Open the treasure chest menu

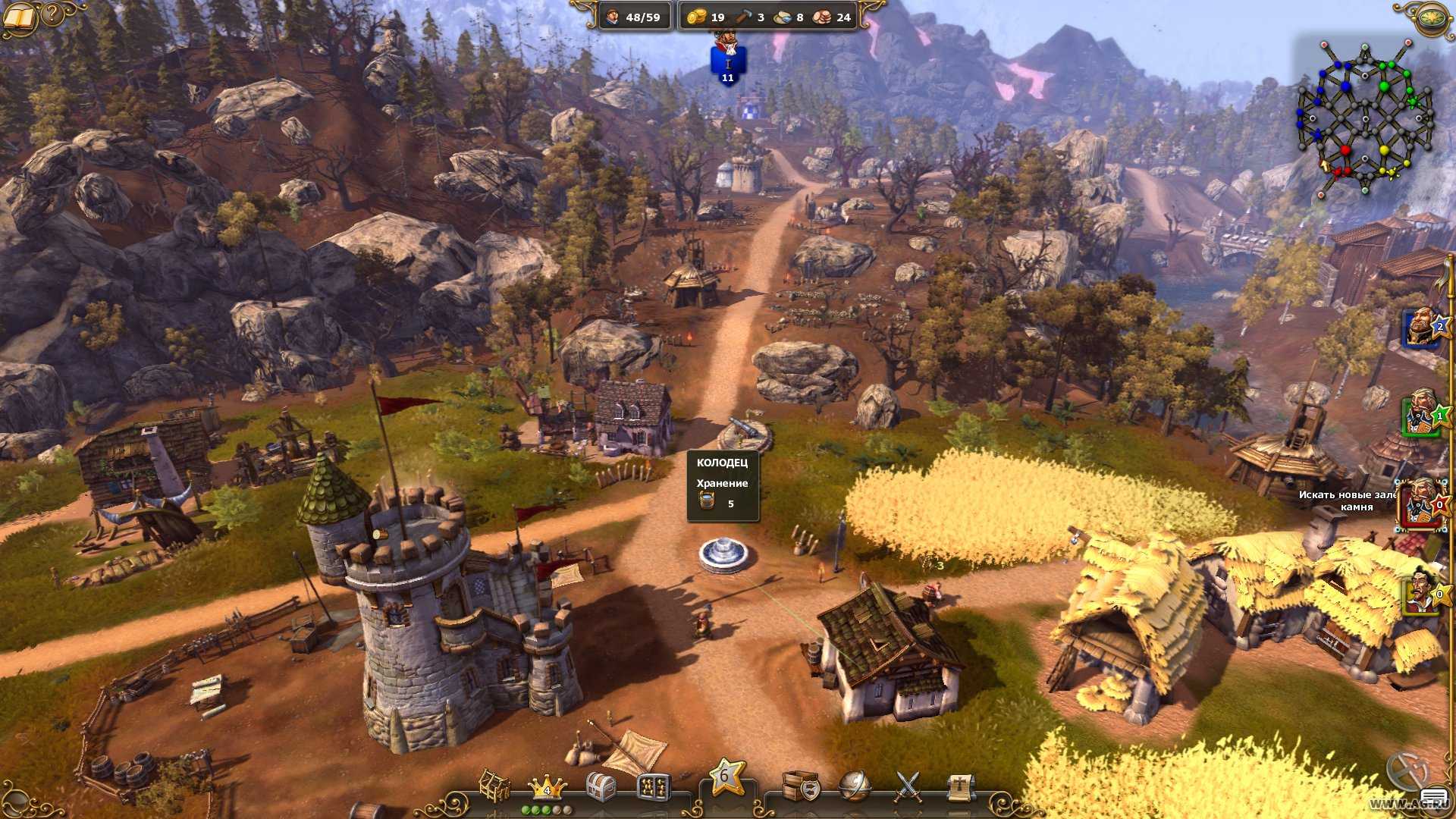click(x=601, y=786)
